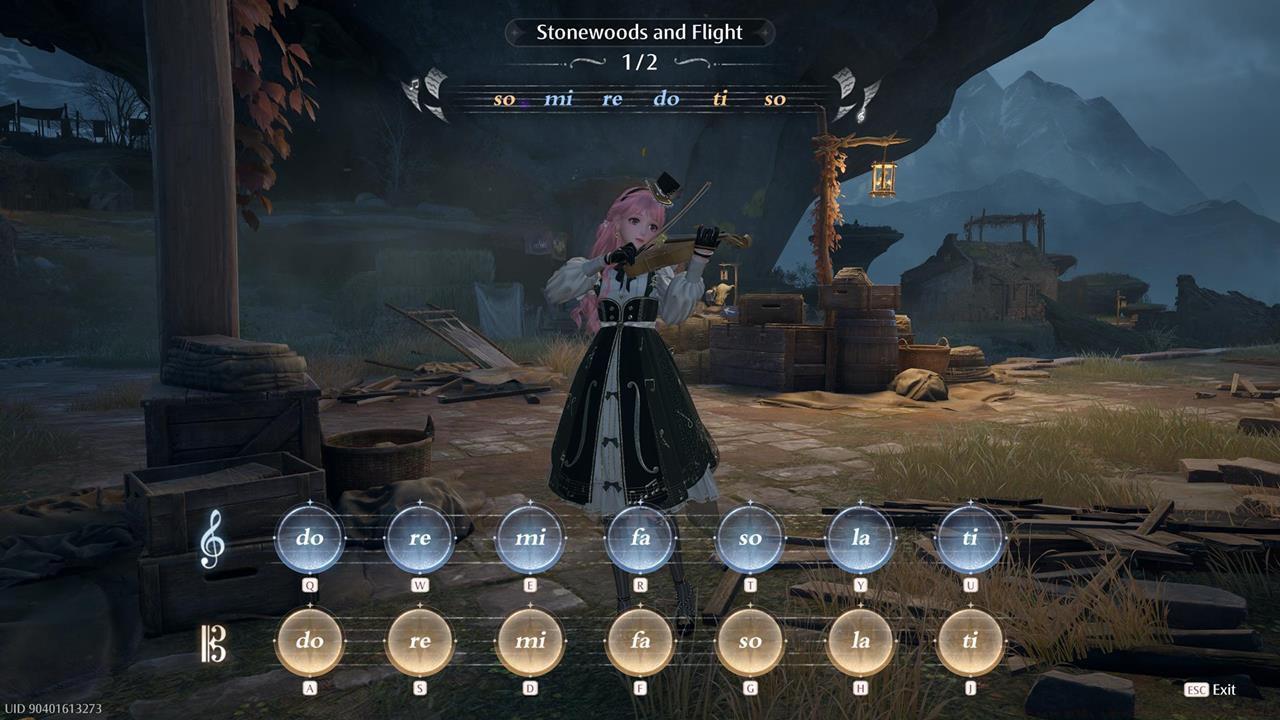
Task: Play the treble 'fa' note key
Action: click(x=641, y=538)
